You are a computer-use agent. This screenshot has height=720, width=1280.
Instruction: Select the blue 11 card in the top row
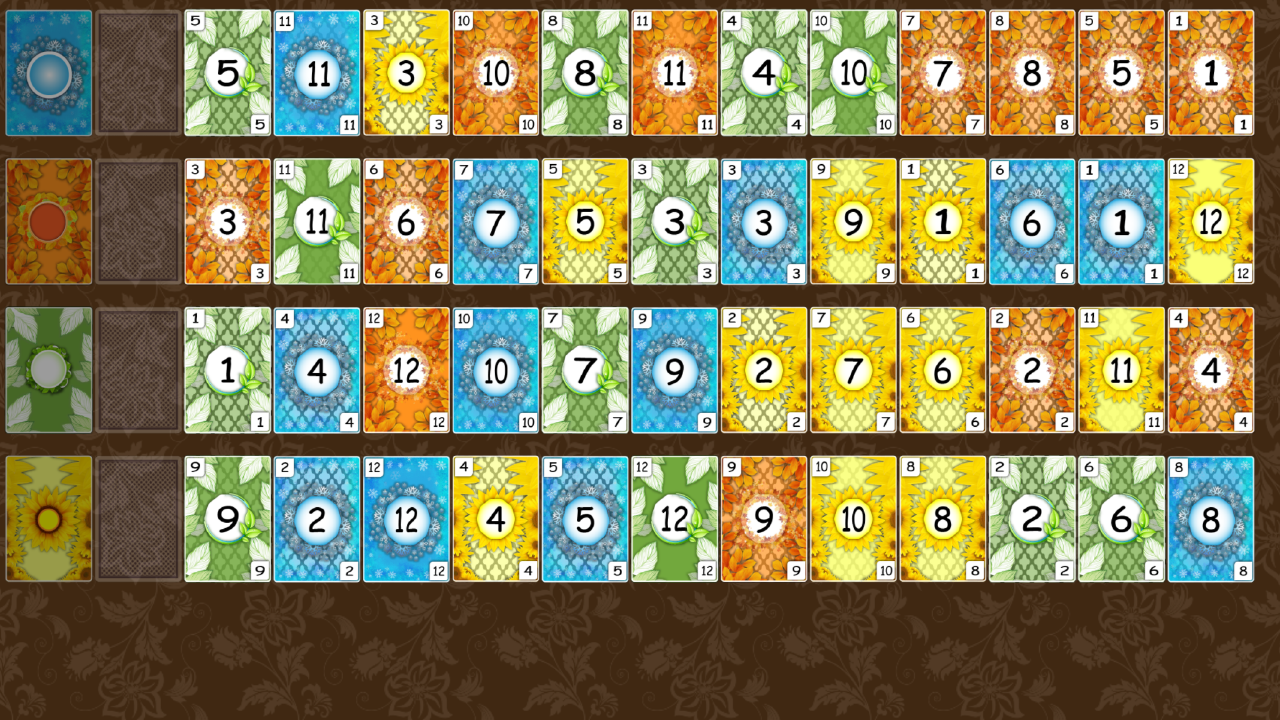click(316, 73)
